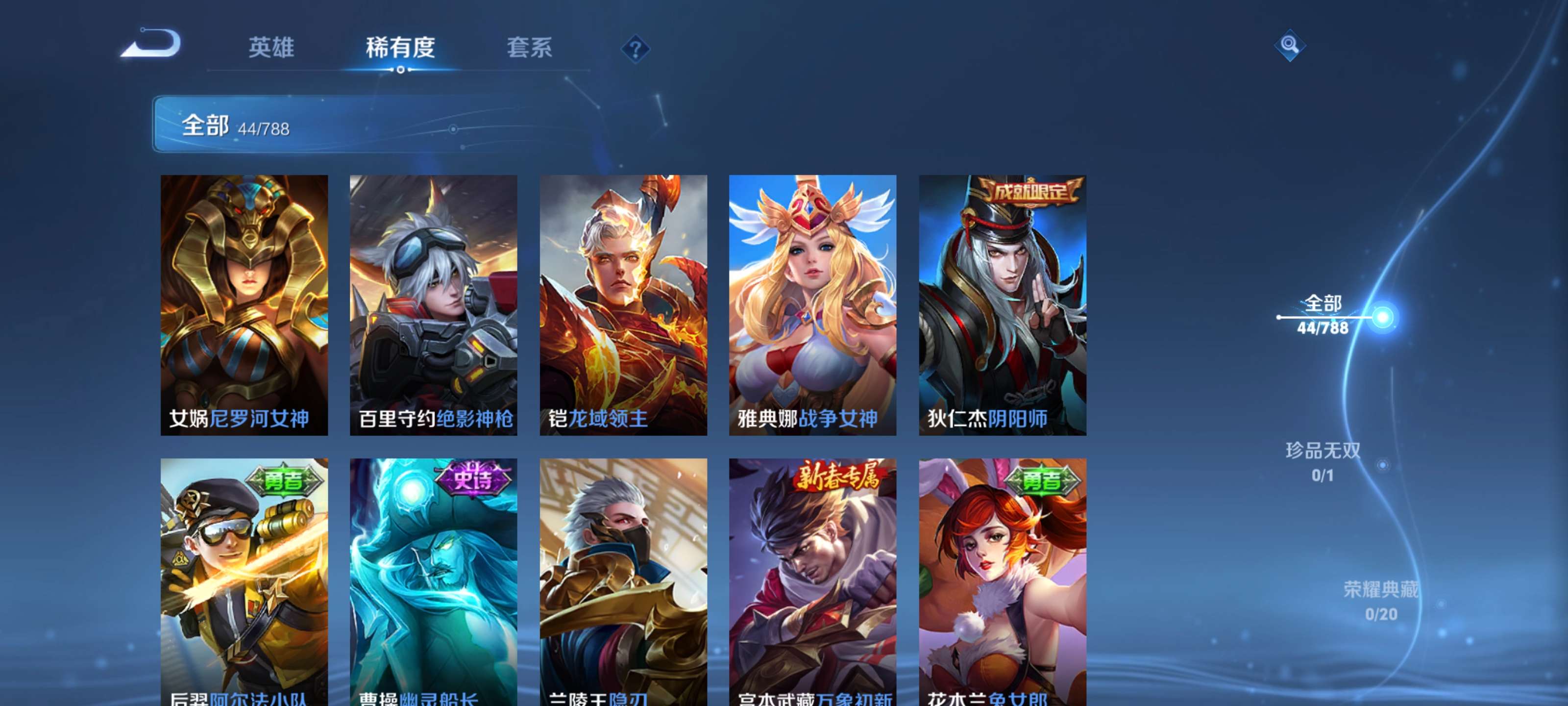Open the 女娲 尼罗河女神 skin card
Image resolution: width=1568 pixels, height=706 pixels.
click(244, 304)
